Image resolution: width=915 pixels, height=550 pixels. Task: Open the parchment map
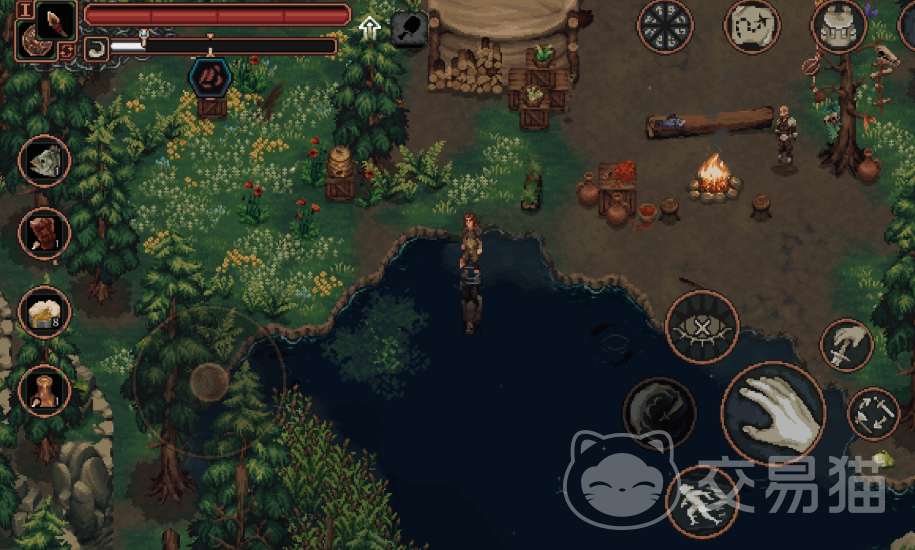752,26
